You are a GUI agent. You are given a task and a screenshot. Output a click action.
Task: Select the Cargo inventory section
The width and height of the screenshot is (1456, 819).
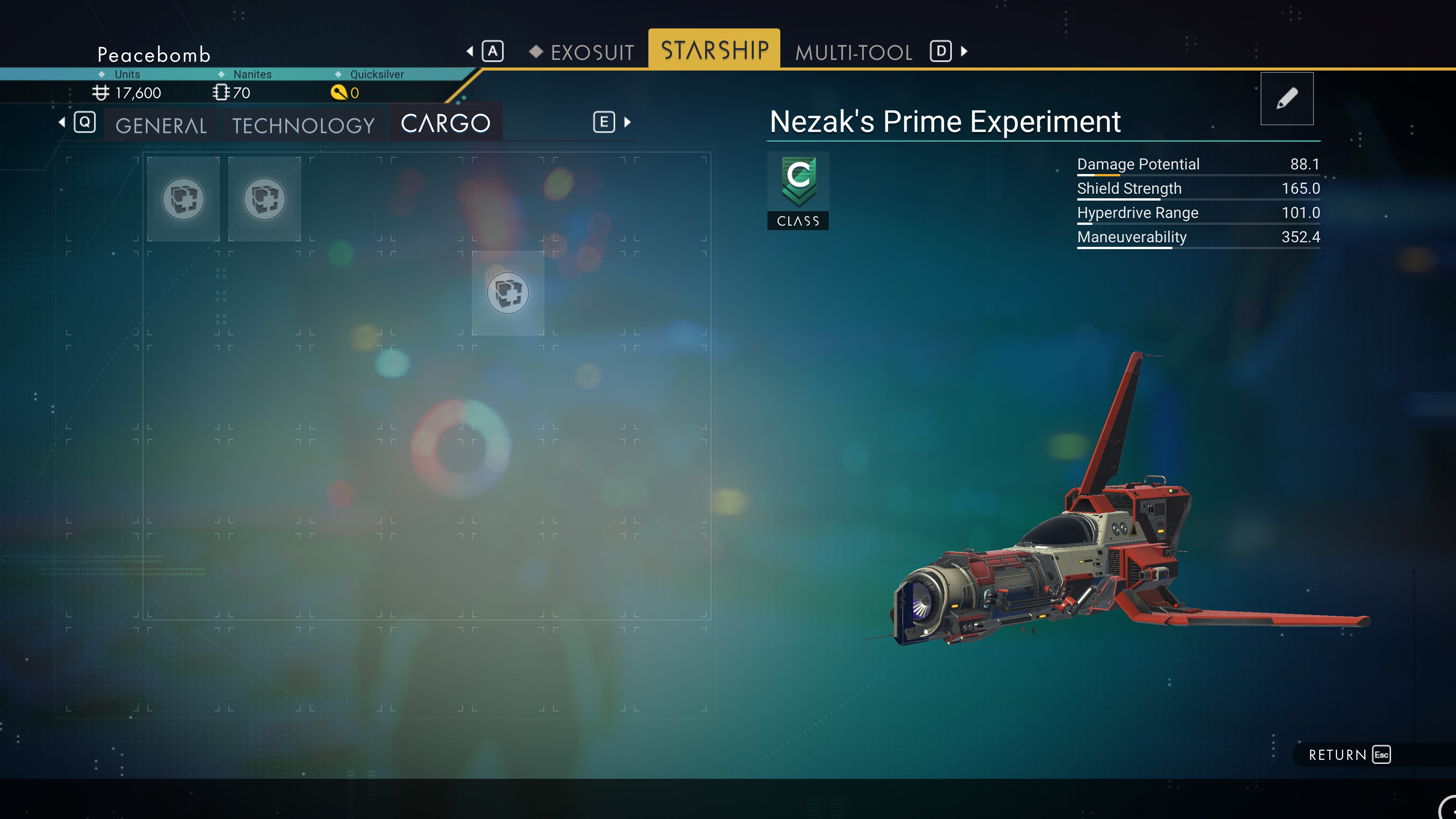click(x=446, y=123)
